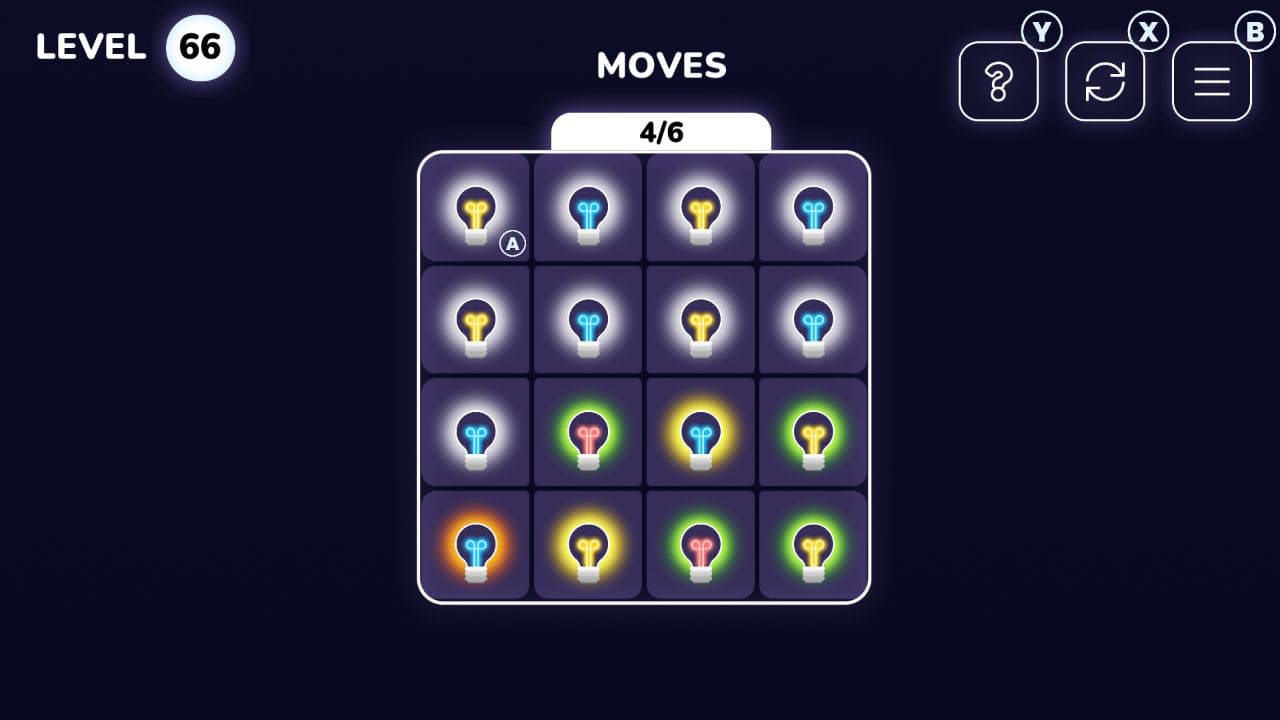Select the blue bulb in the top row
This screenshot has height=720, width=1280.
click(x=587, y=210)
